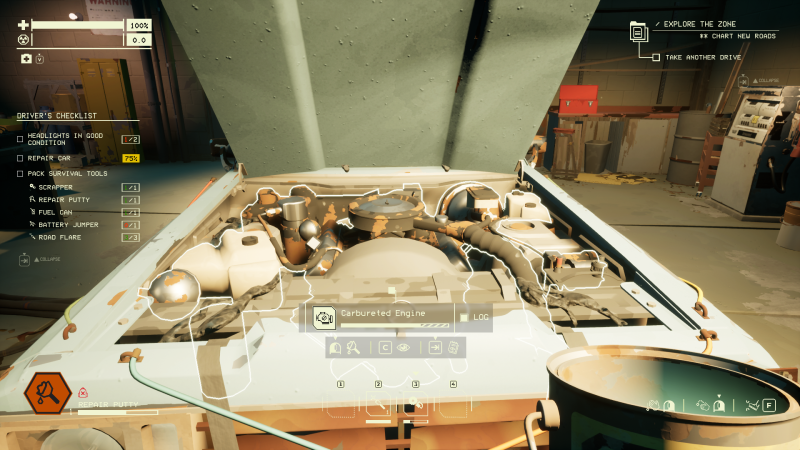Click the equipped Repair Putty hexagon icon

(x=46, y=391)
